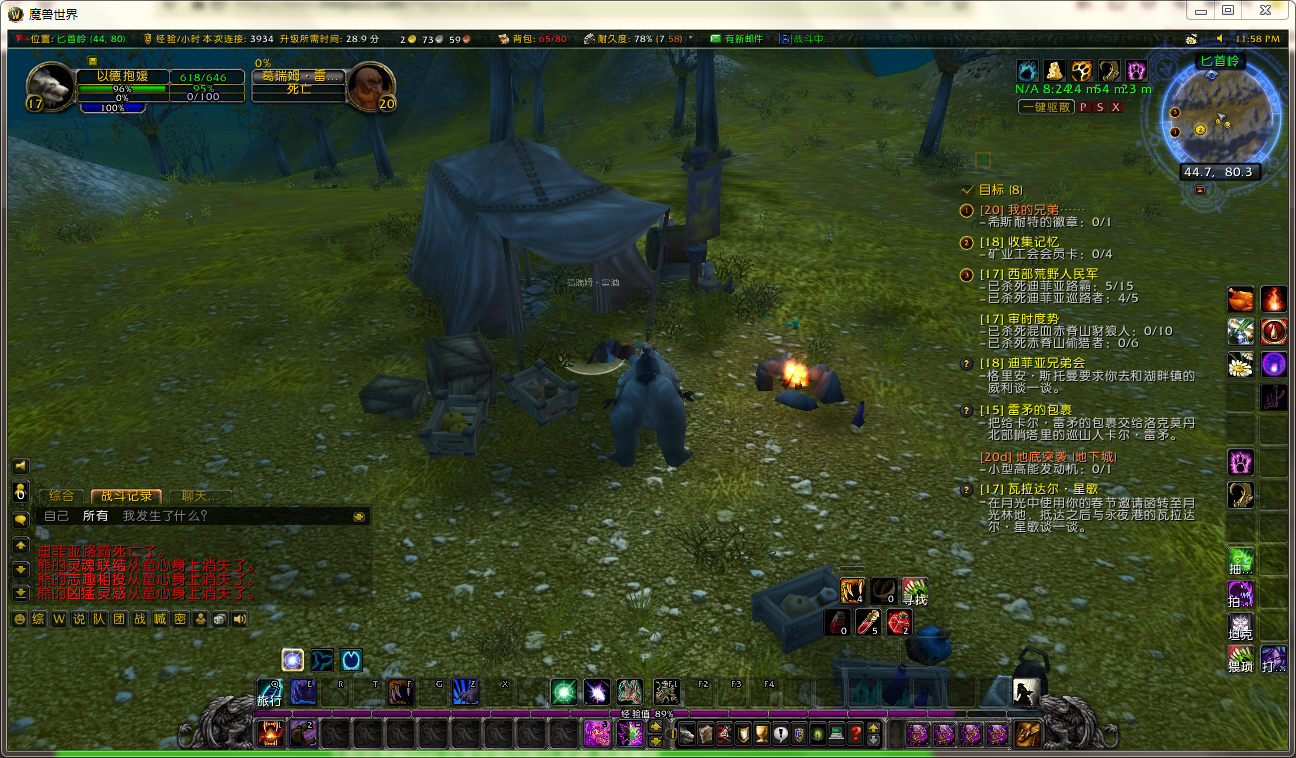
Task: Toggle the speaker icon next to the chat buttons
Action: point(239,619)
